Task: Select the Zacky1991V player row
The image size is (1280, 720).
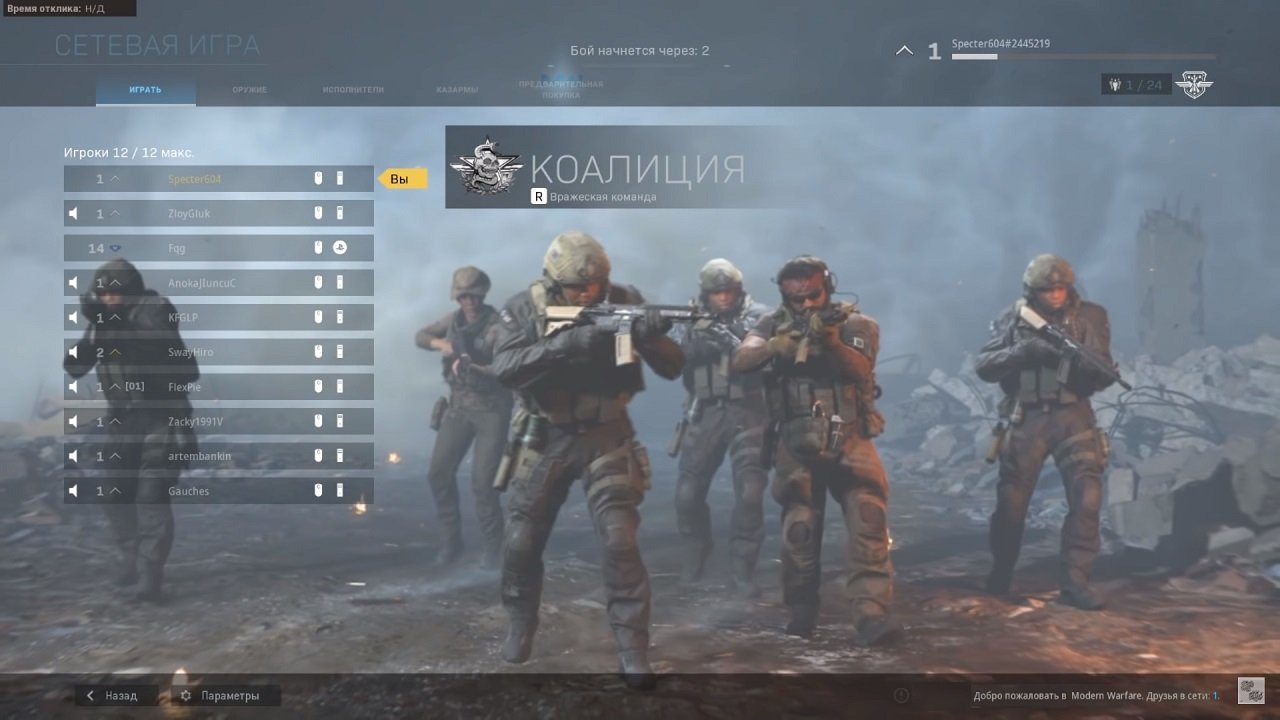Action: coord(218,421)
